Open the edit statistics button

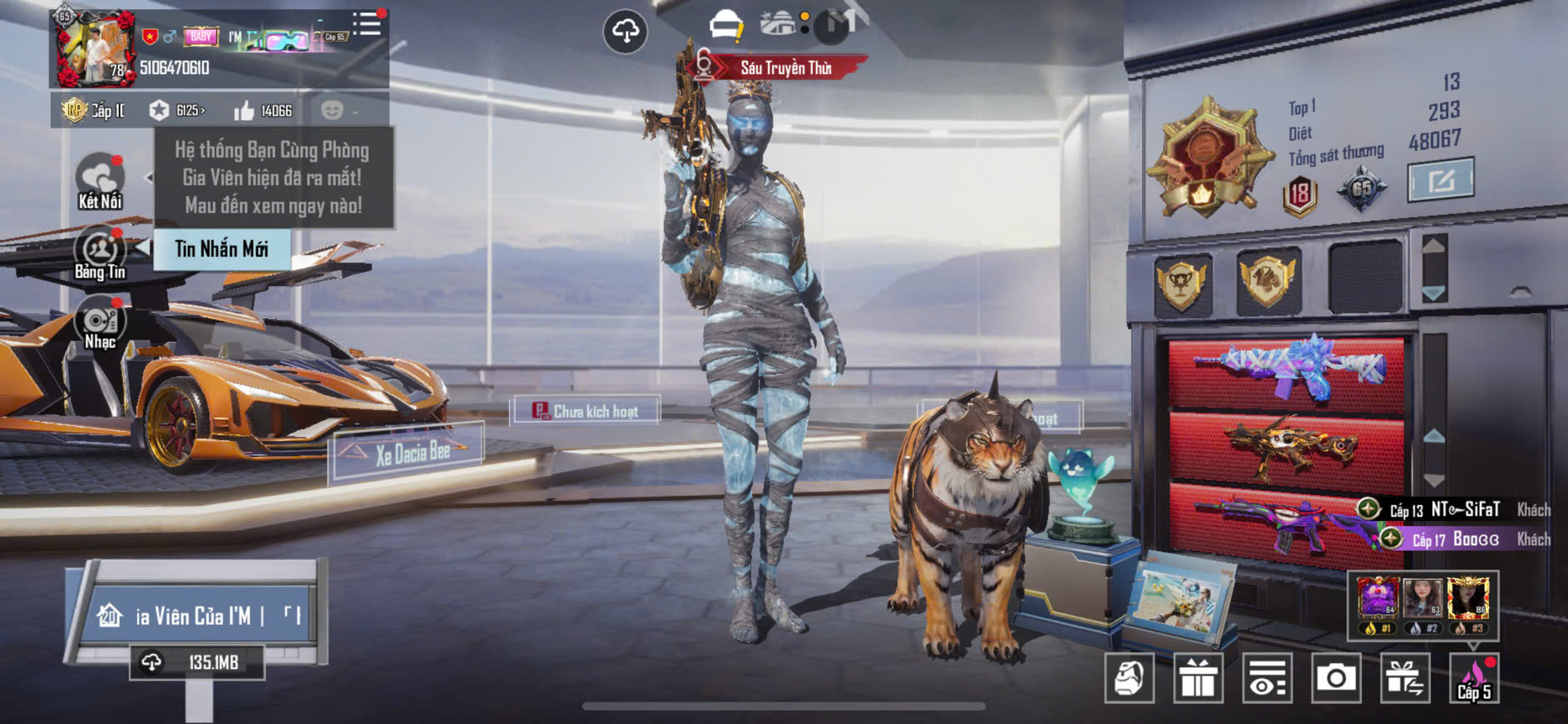coord(1440,180)
